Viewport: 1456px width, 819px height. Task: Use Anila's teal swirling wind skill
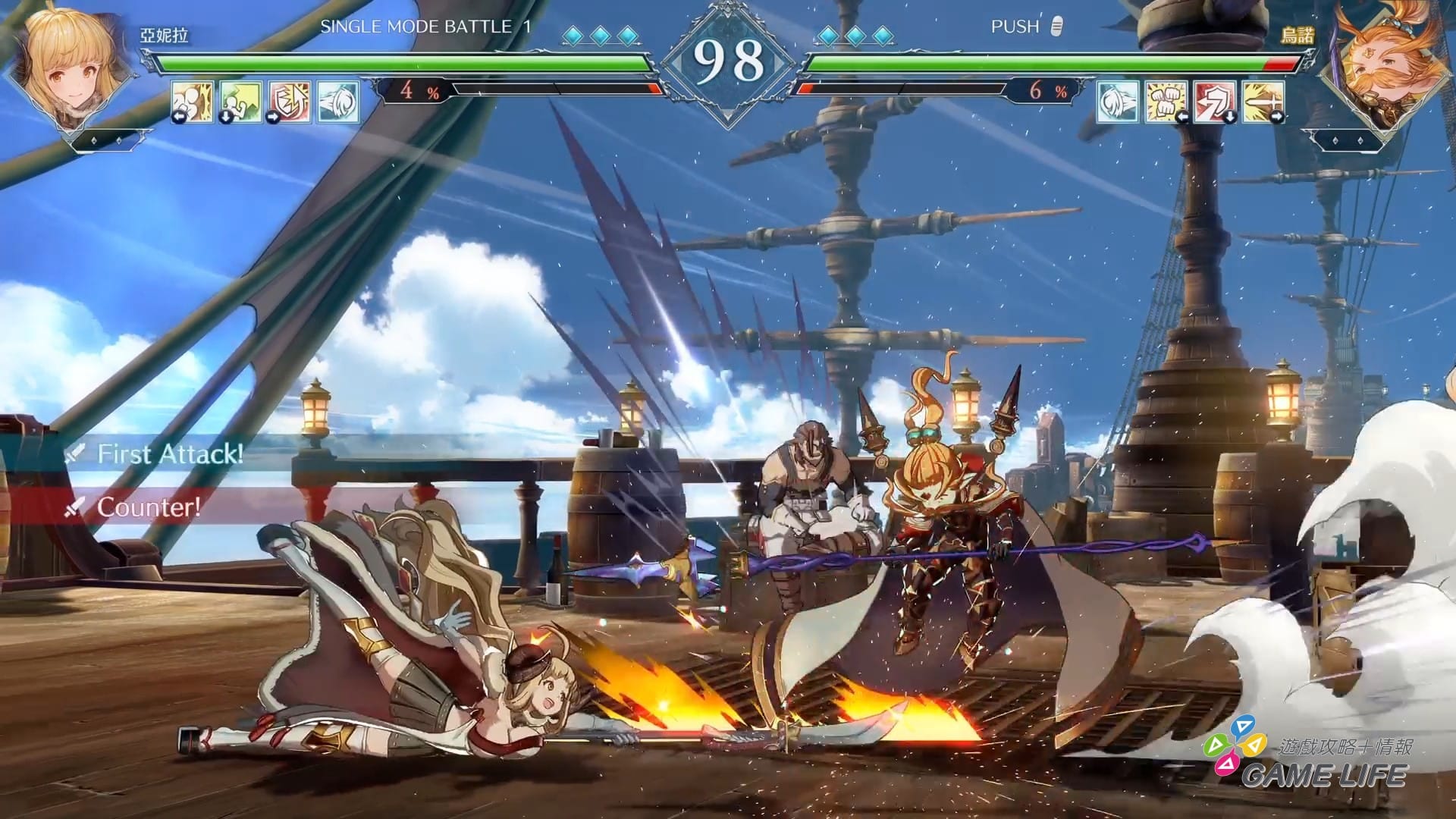[337, 102]
